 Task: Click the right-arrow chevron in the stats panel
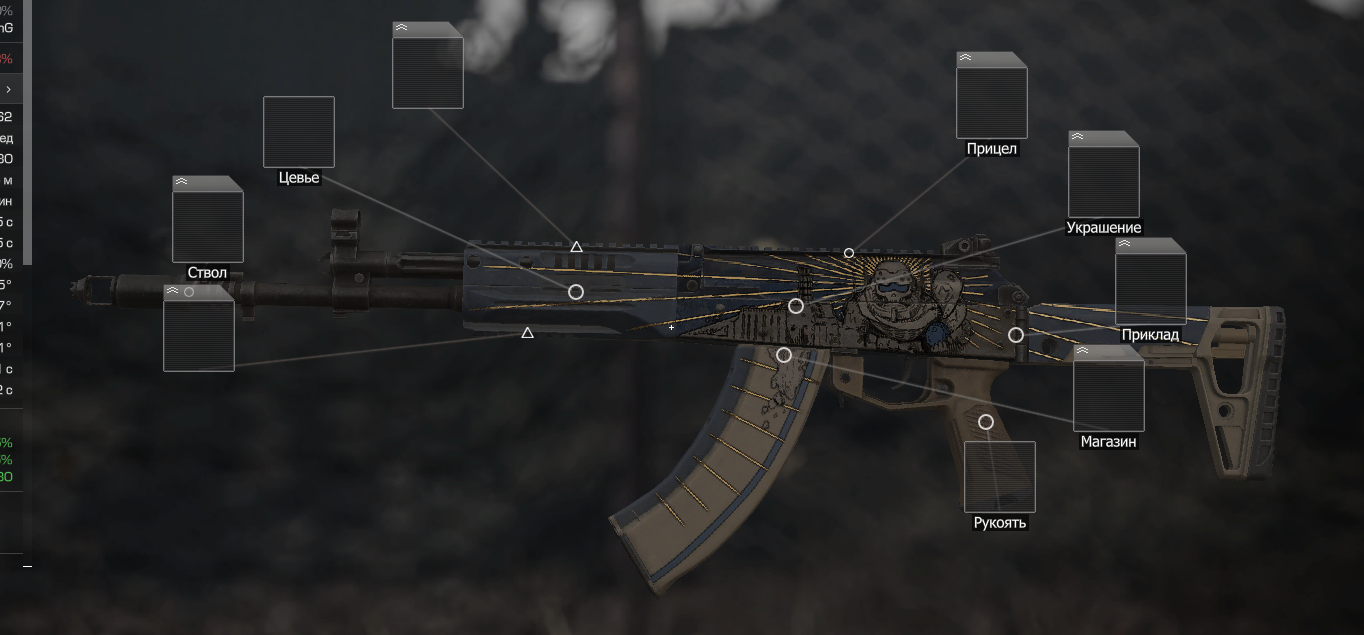tap(8, 90)
